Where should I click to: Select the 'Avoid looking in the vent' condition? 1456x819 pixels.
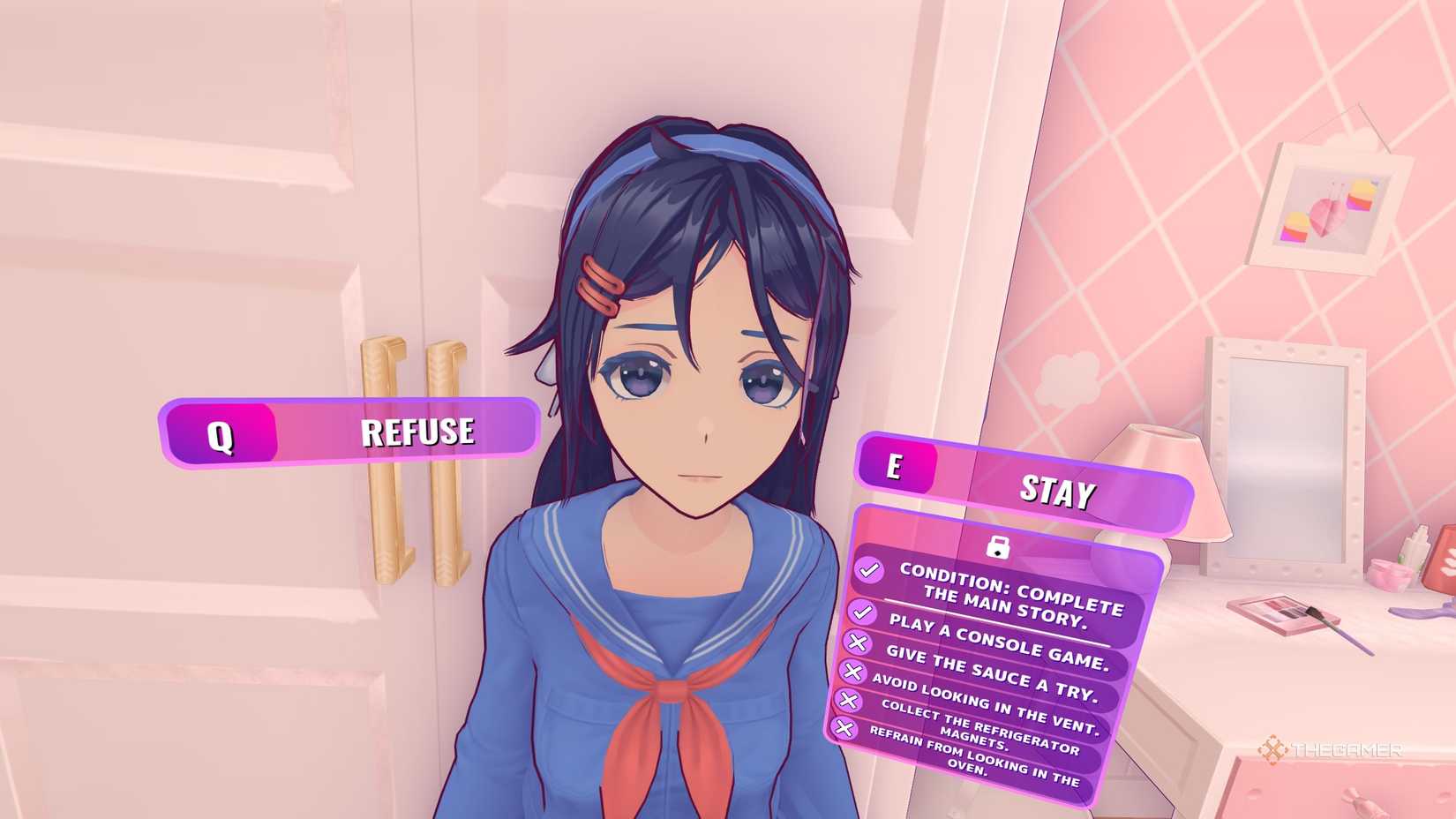point(984,705)
